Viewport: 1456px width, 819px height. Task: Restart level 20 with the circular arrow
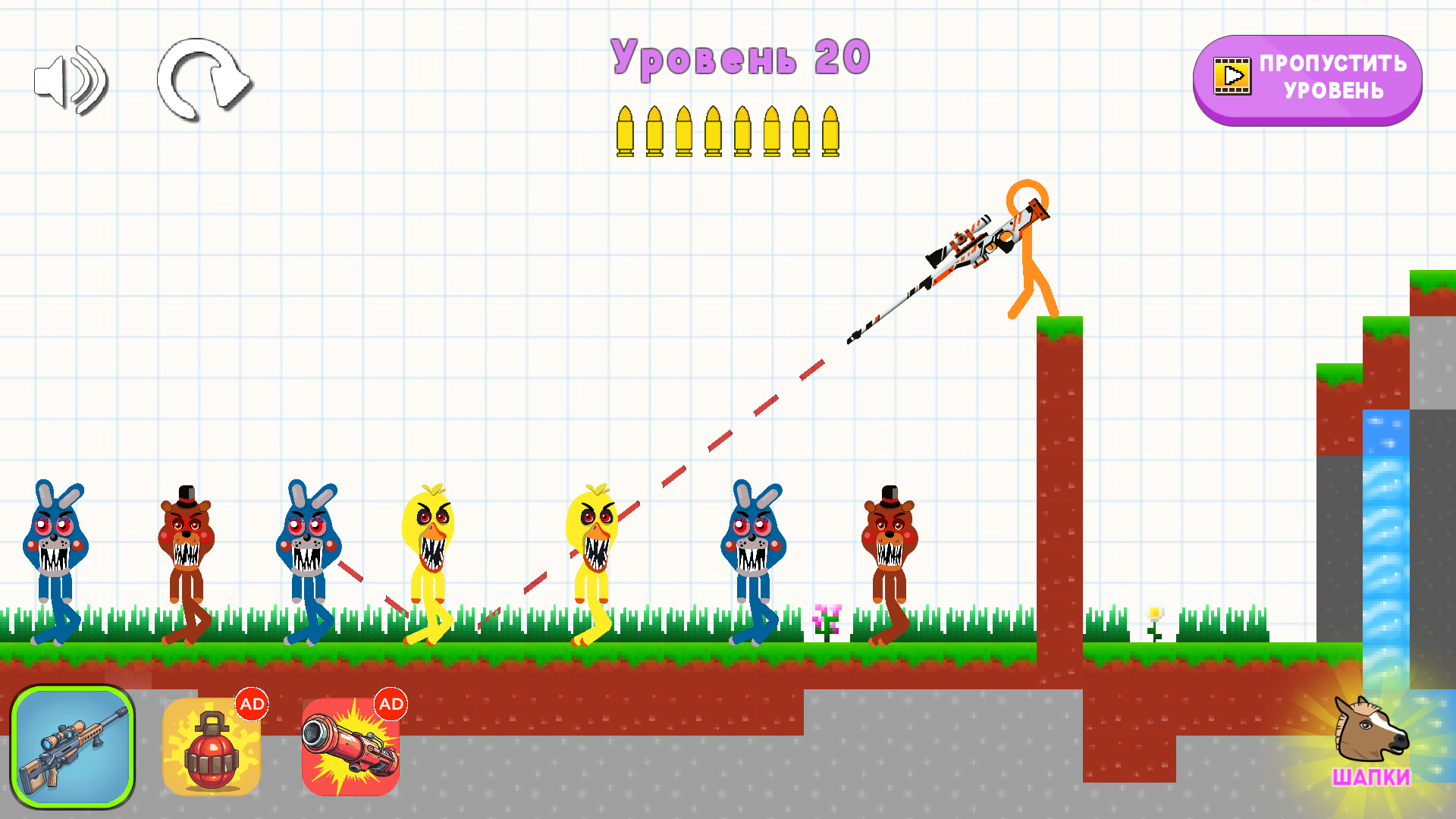click(x=203, y=80)
